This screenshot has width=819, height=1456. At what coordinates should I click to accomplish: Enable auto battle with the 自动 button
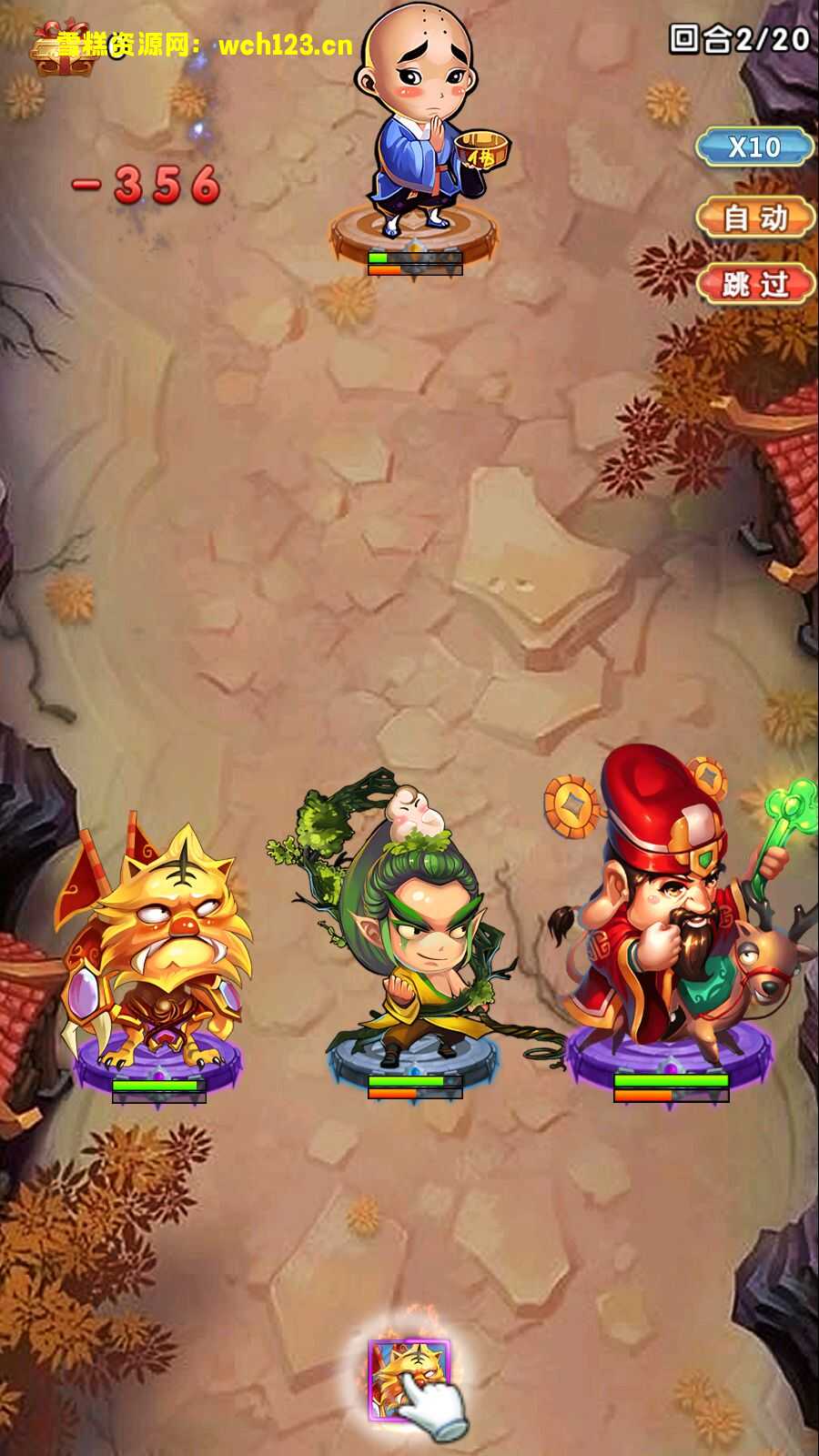point(754,217)
